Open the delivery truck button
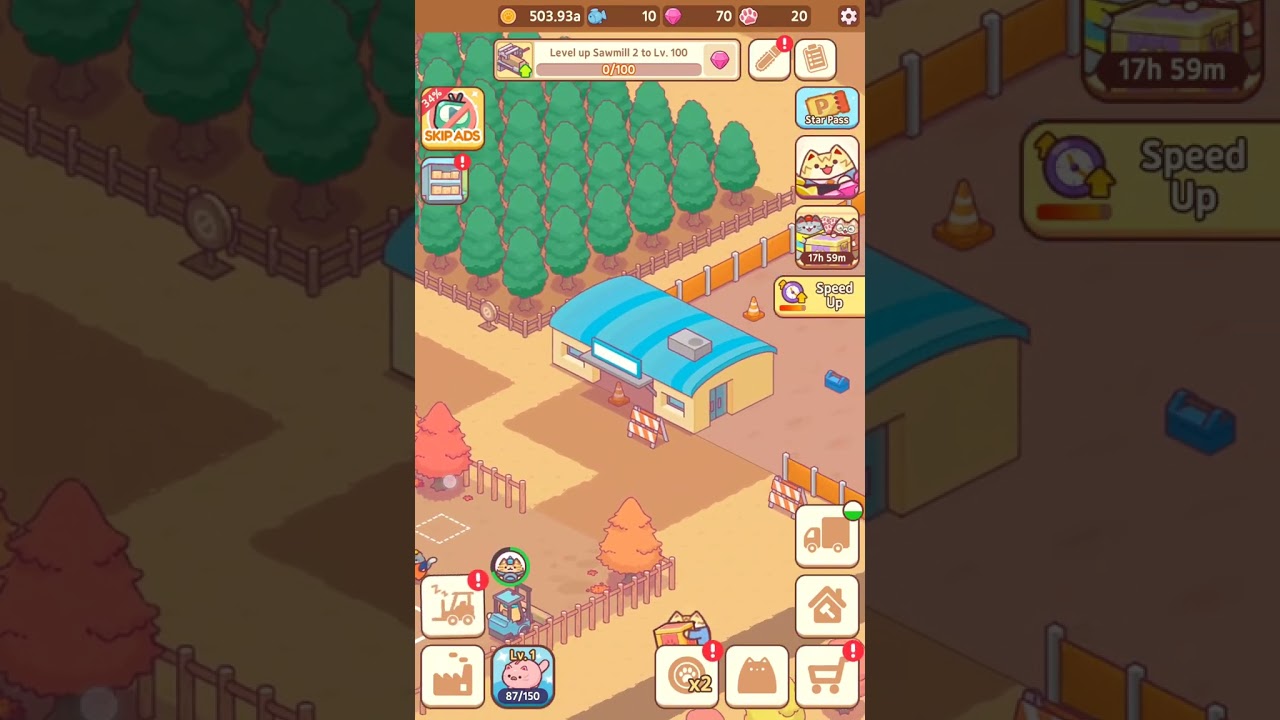 [x=827, y=537]
